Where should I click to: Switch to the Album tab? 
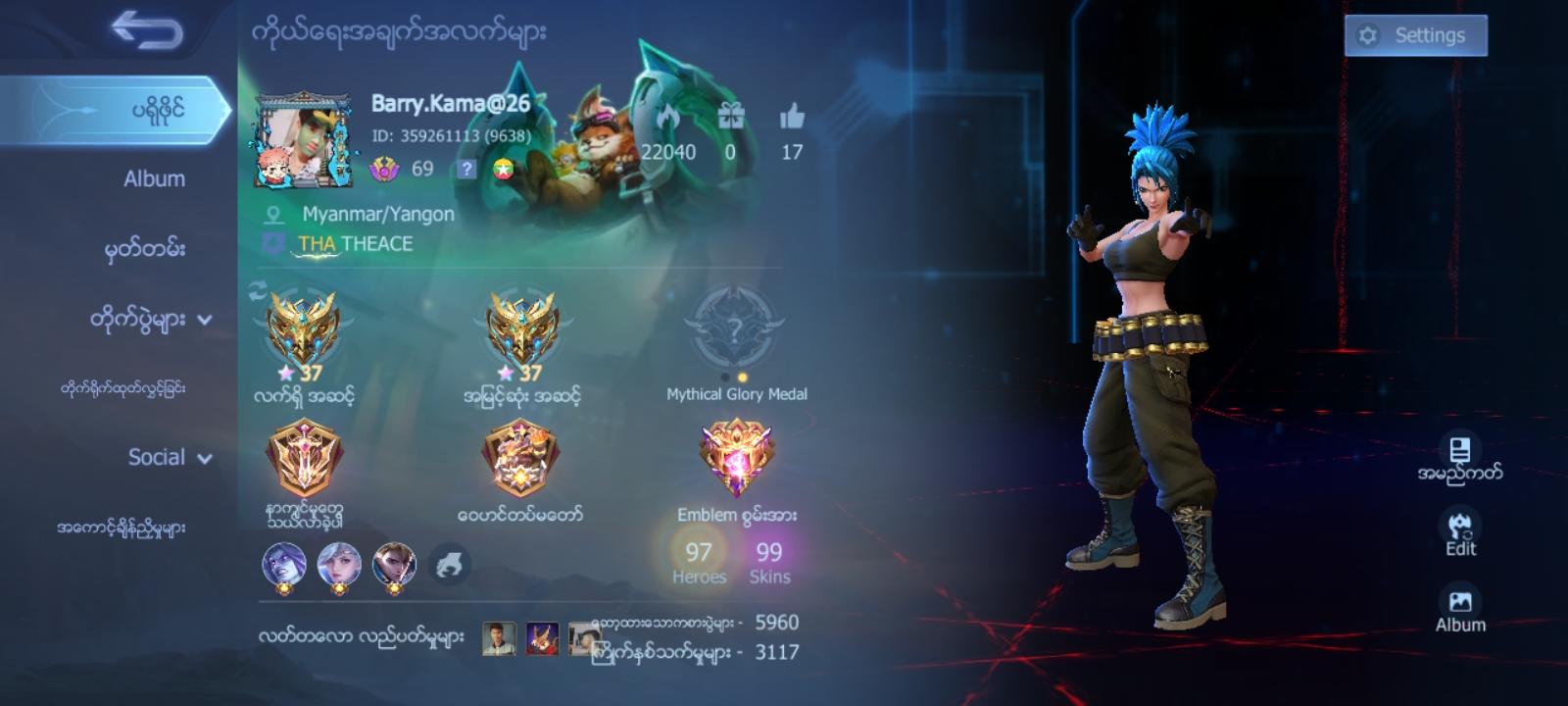click(152, 178)
